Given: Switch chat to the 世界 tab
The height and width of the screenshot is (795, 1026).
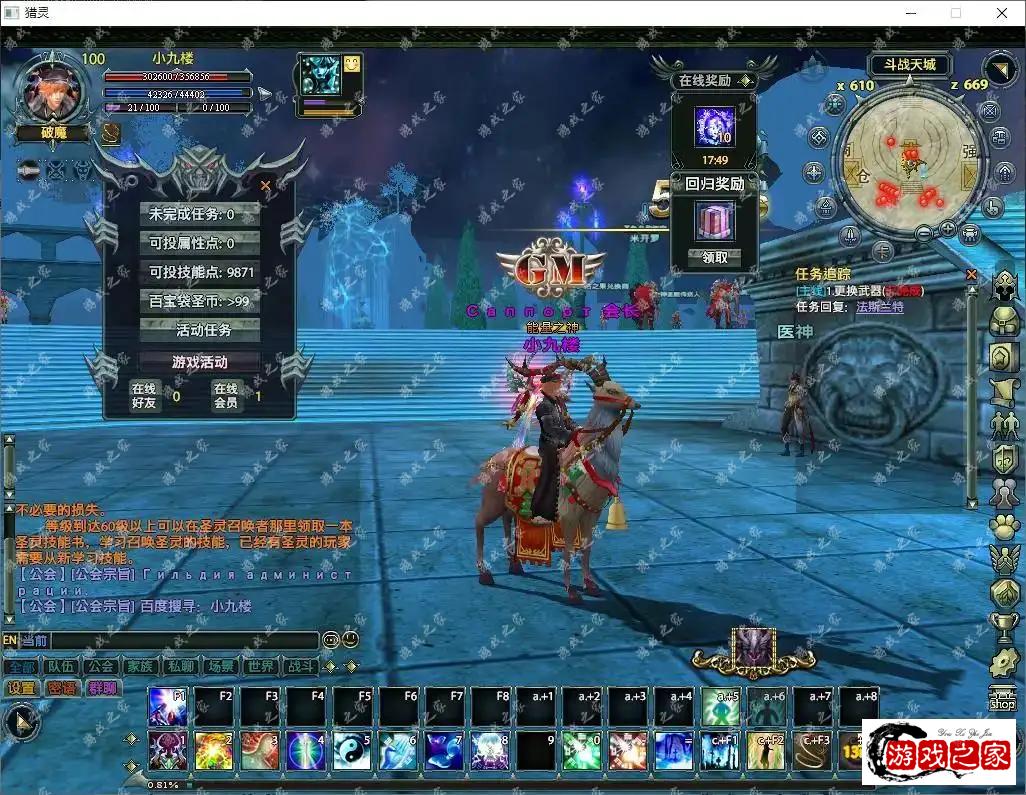Looking at the screenshot, I should (260, 666).
